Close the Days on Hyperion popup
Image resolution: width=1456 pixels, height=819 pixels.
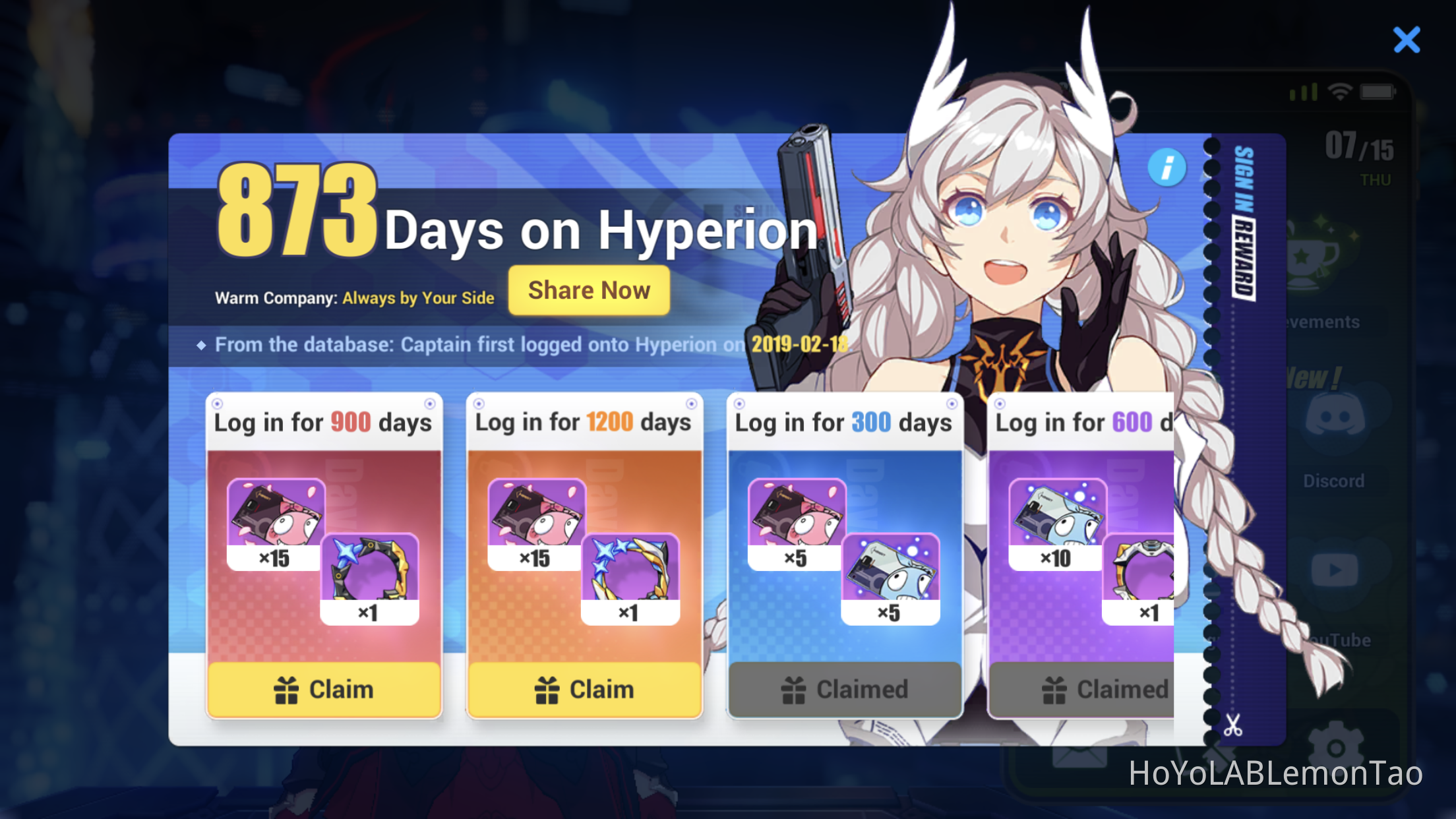point(1407,40)
